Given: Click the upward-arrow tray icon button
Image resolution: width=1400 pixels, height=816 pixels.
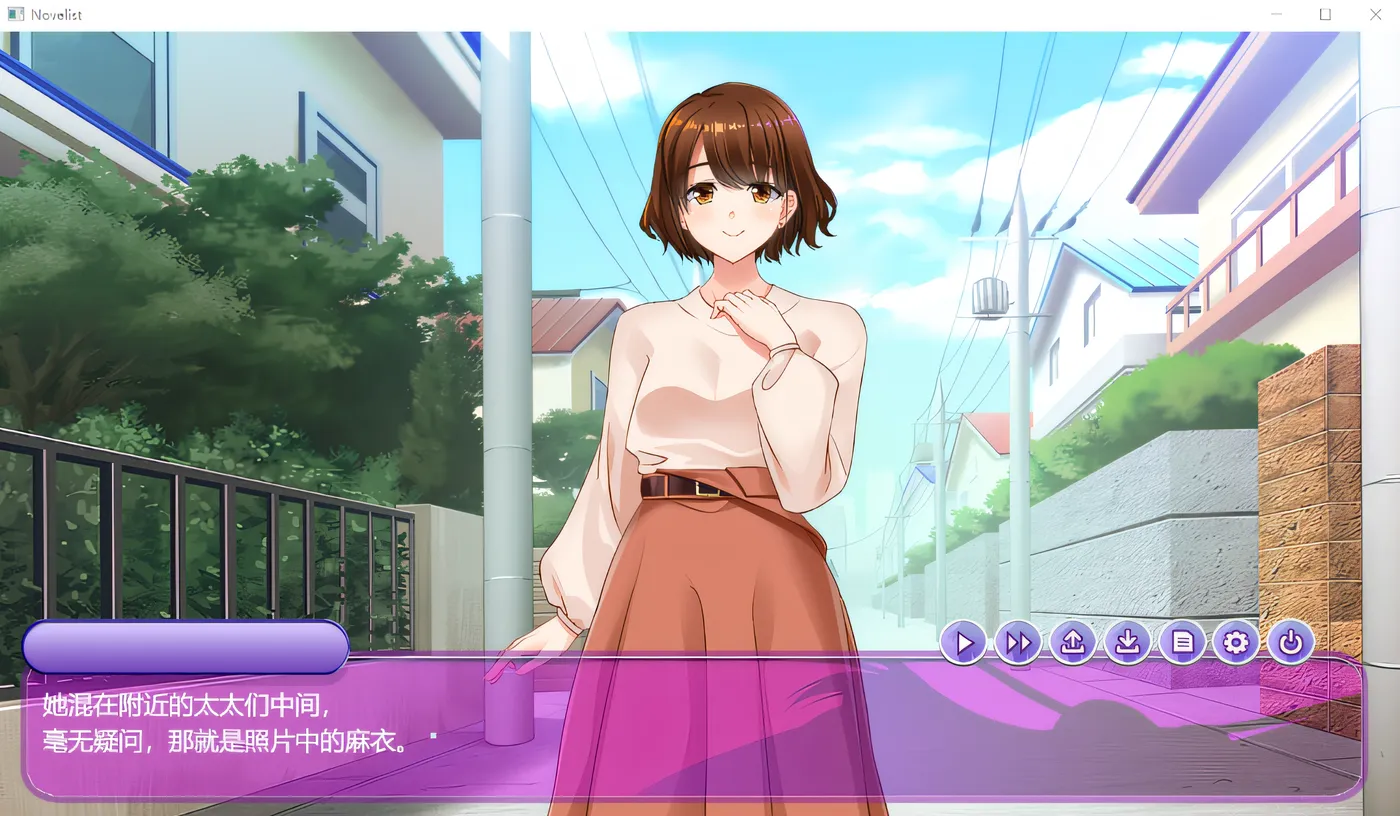Looking at the screenshot, I should click(1073, 642).
